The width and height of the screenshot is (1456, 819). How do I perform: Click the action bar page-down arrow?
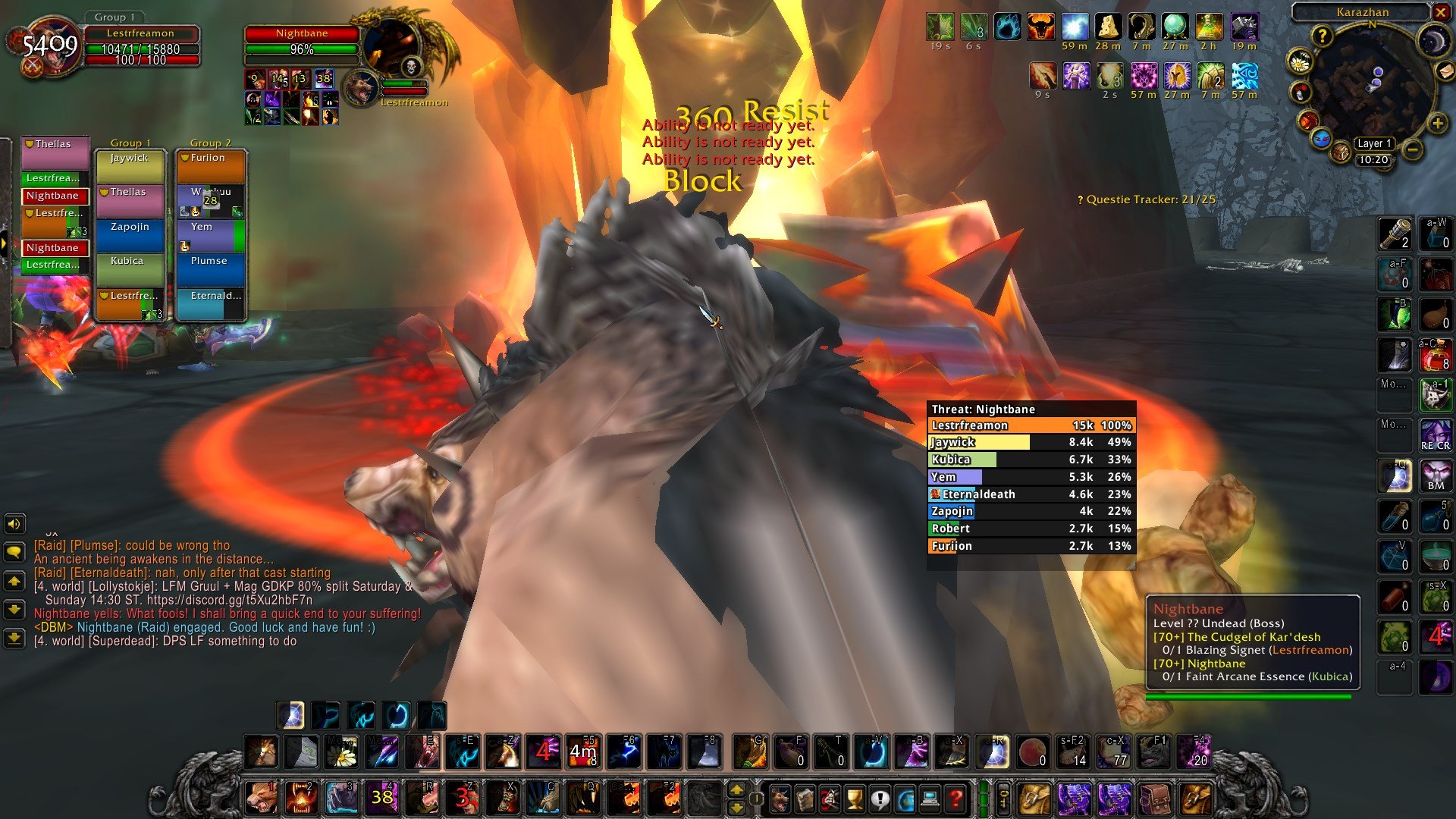click(x=736, y=808)
